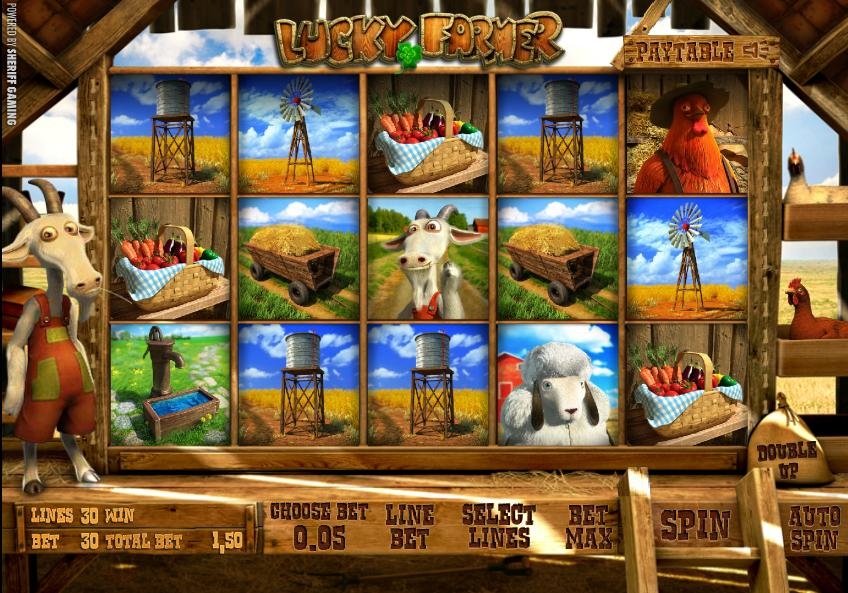Choose the Bet Max option
848x593 pixels.
[589, 526]
